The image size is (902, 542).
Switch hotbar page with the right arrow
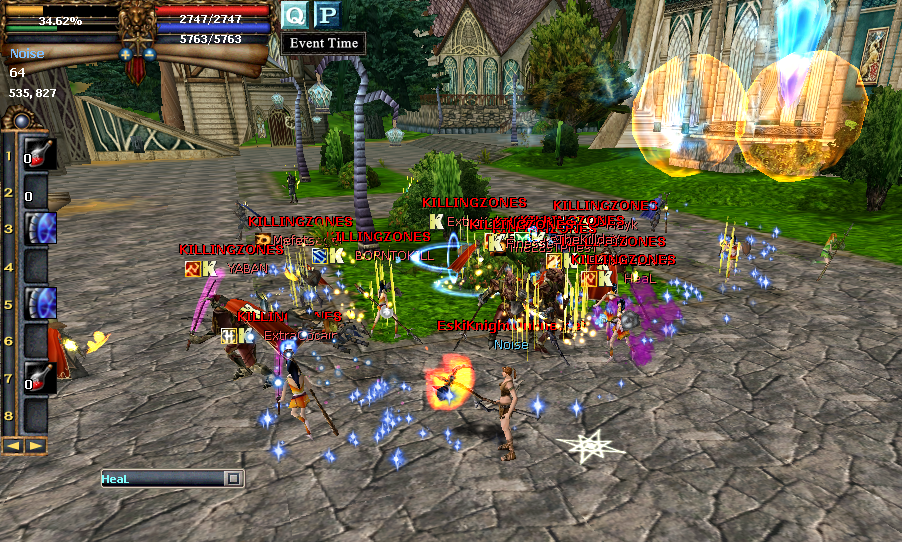(x=35, y=446)
